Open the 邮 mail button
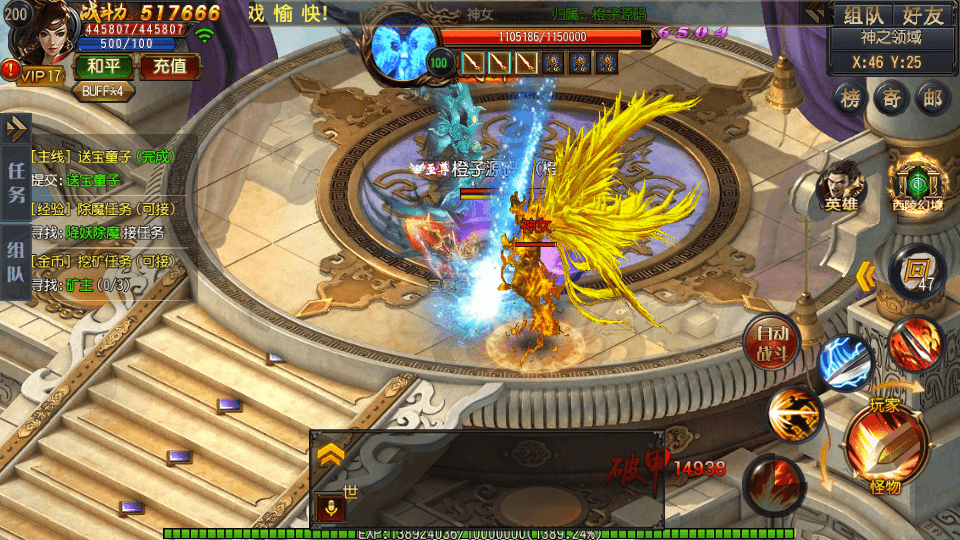 pos(932,98)
